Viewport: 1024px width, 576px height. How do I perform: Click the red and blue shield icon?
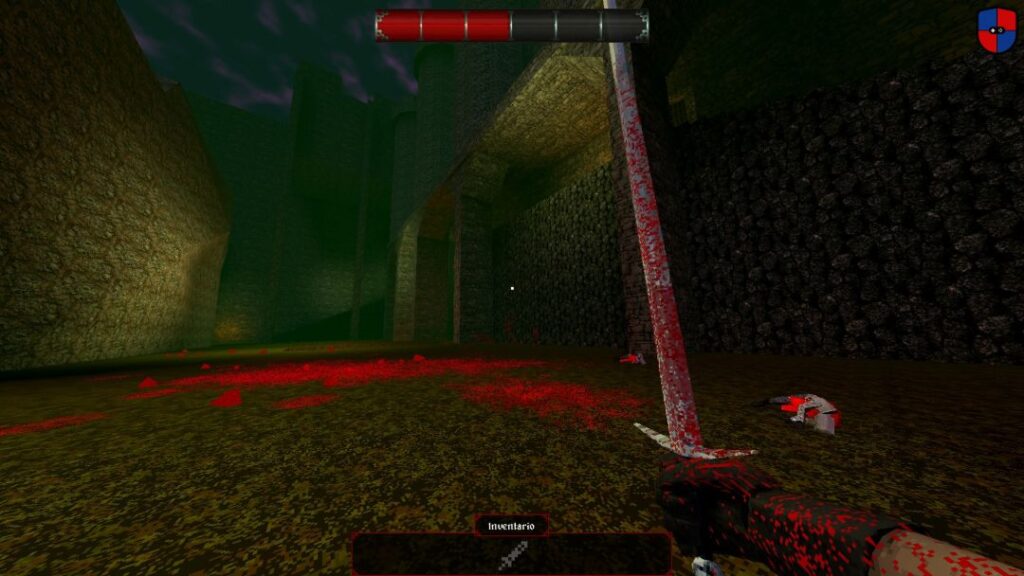click(x=996, y=30)
